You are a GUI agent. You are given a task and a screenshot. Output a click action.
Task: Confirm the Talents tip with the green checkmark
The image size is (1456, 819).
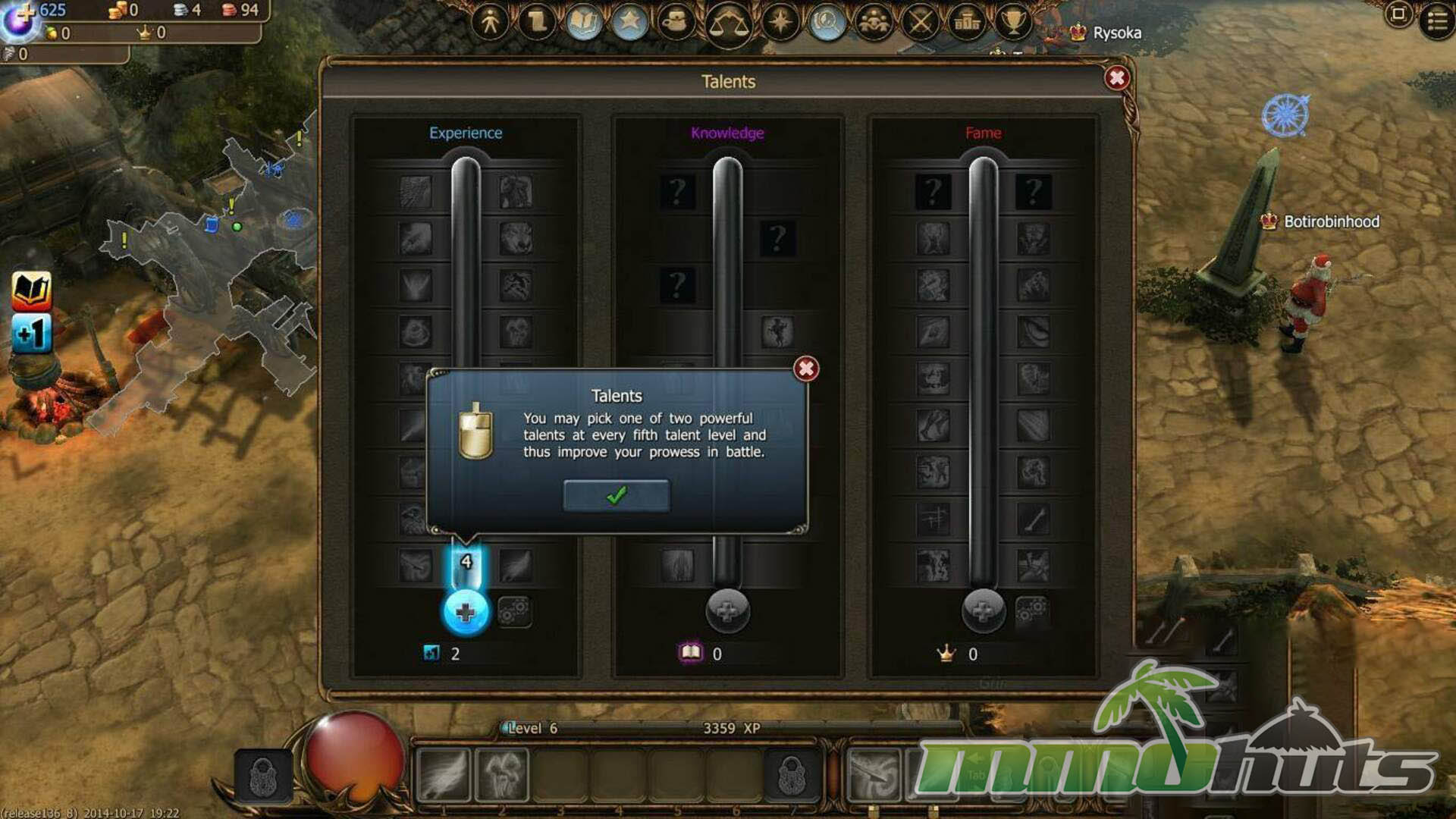coord(616,496)
